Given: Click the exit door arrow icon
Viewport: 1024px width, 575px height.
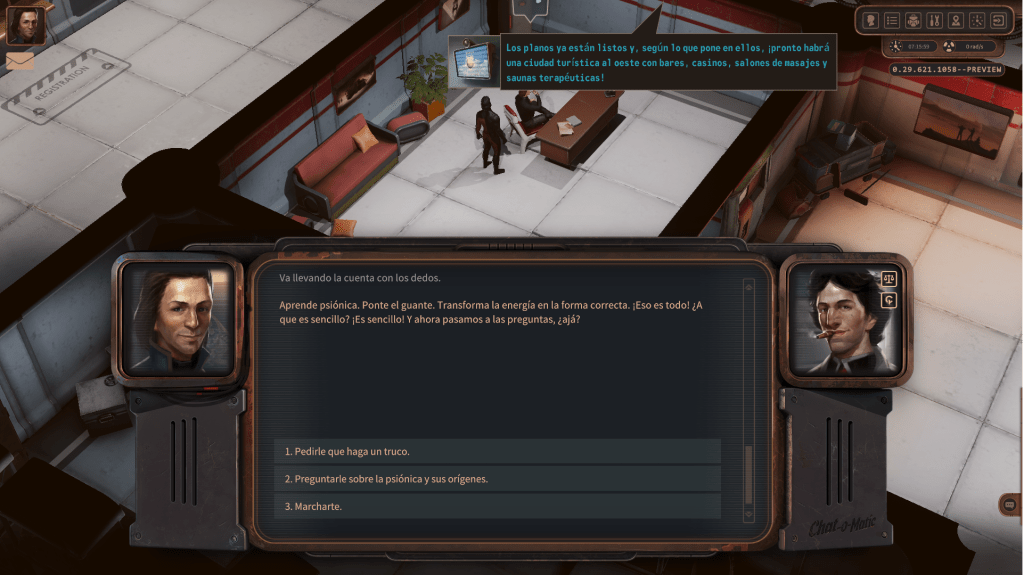Looking at the screenshot, I should click(997, 20).
